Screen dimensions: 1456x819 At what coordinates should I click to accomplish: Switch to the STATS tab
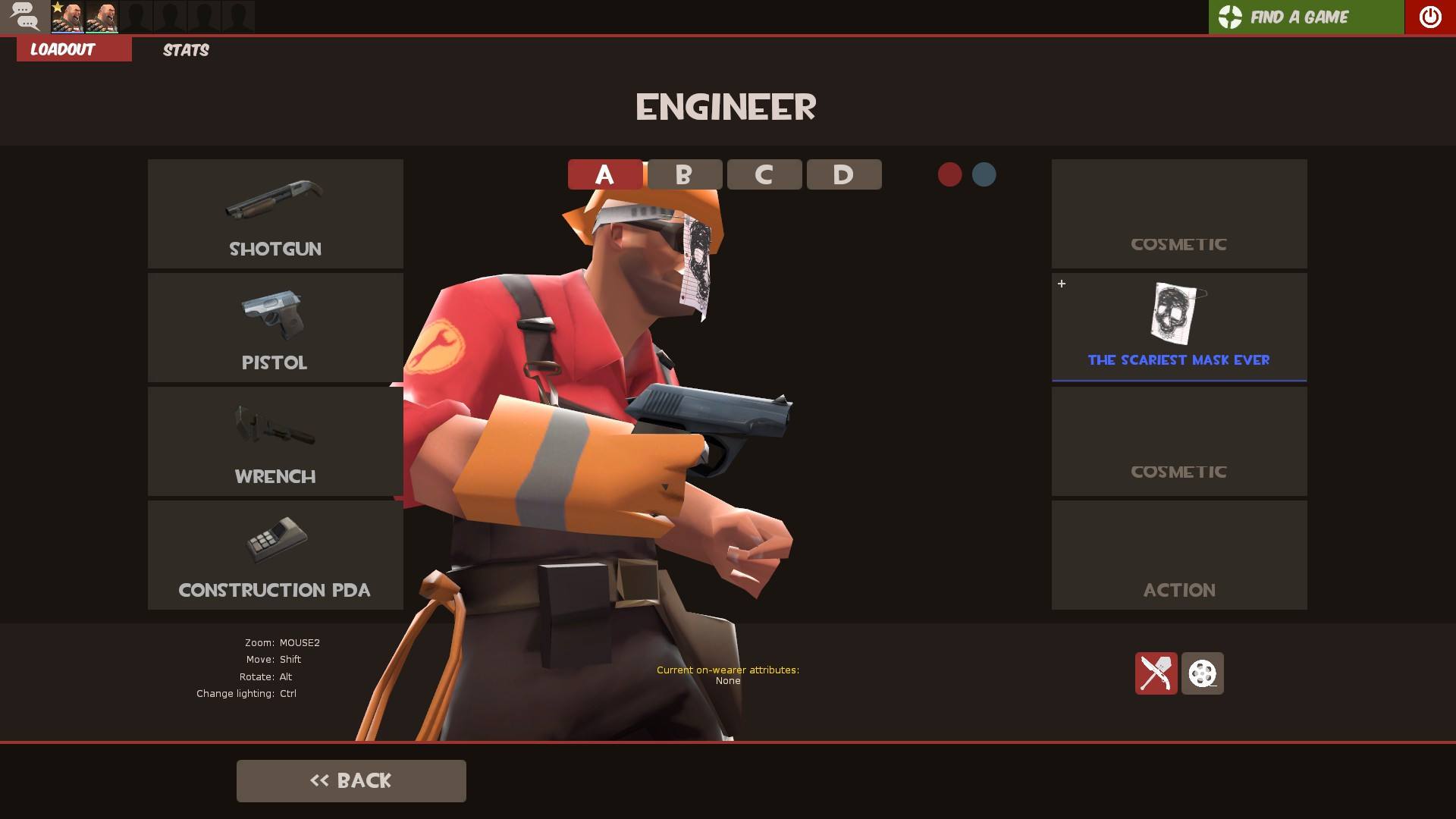[185, 50]
